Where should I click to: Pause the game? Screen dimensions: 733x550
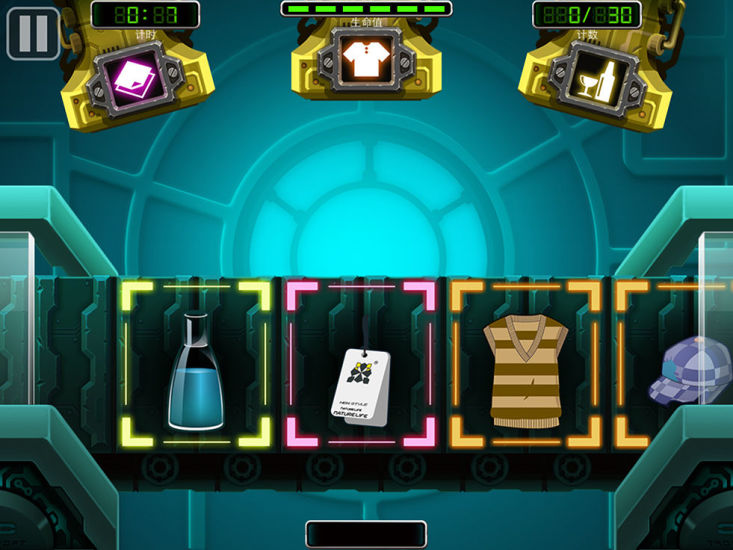click(33, 33)
